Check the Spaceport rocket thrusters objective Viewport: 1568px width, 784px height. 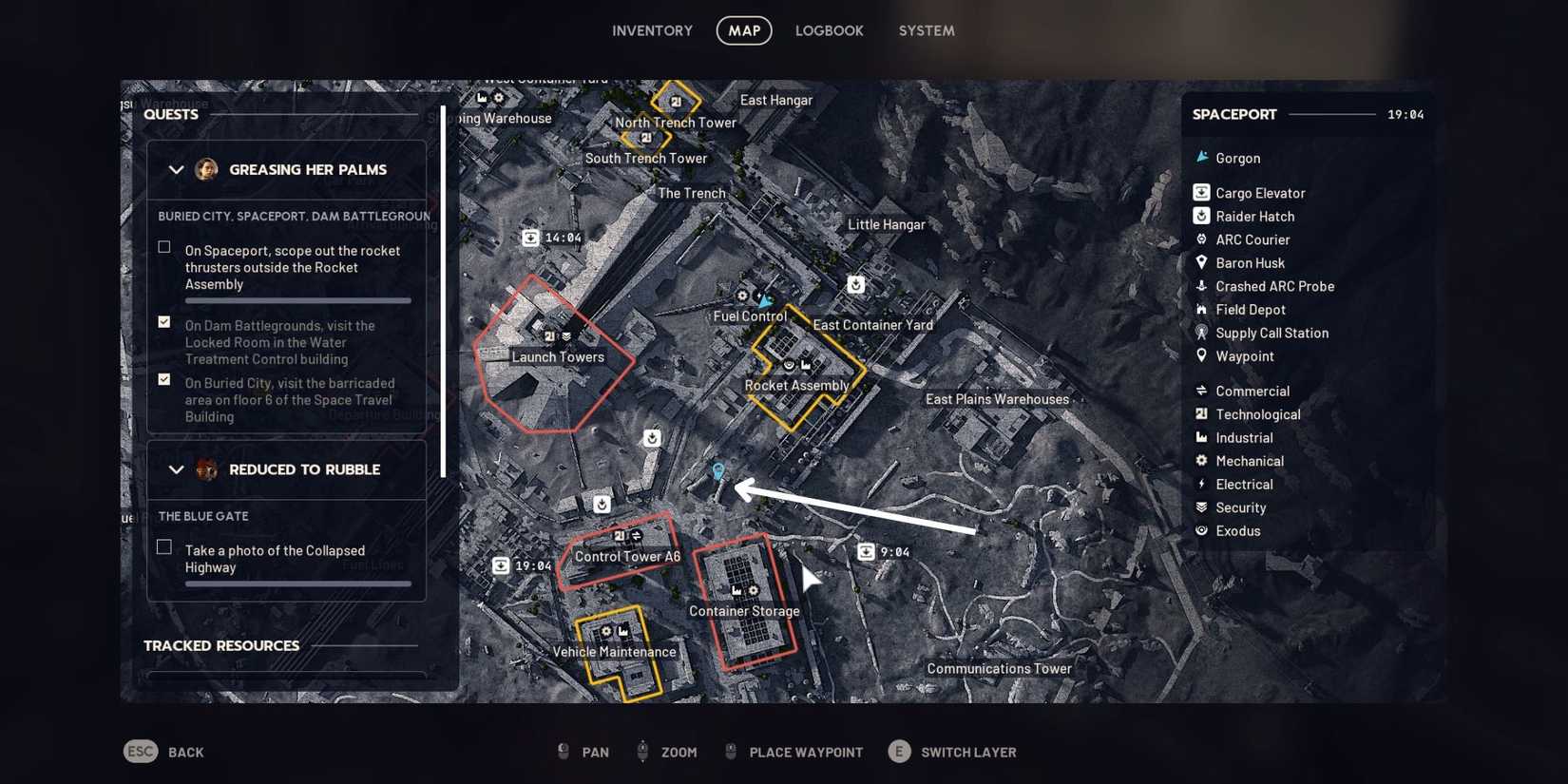click(163, 246)
